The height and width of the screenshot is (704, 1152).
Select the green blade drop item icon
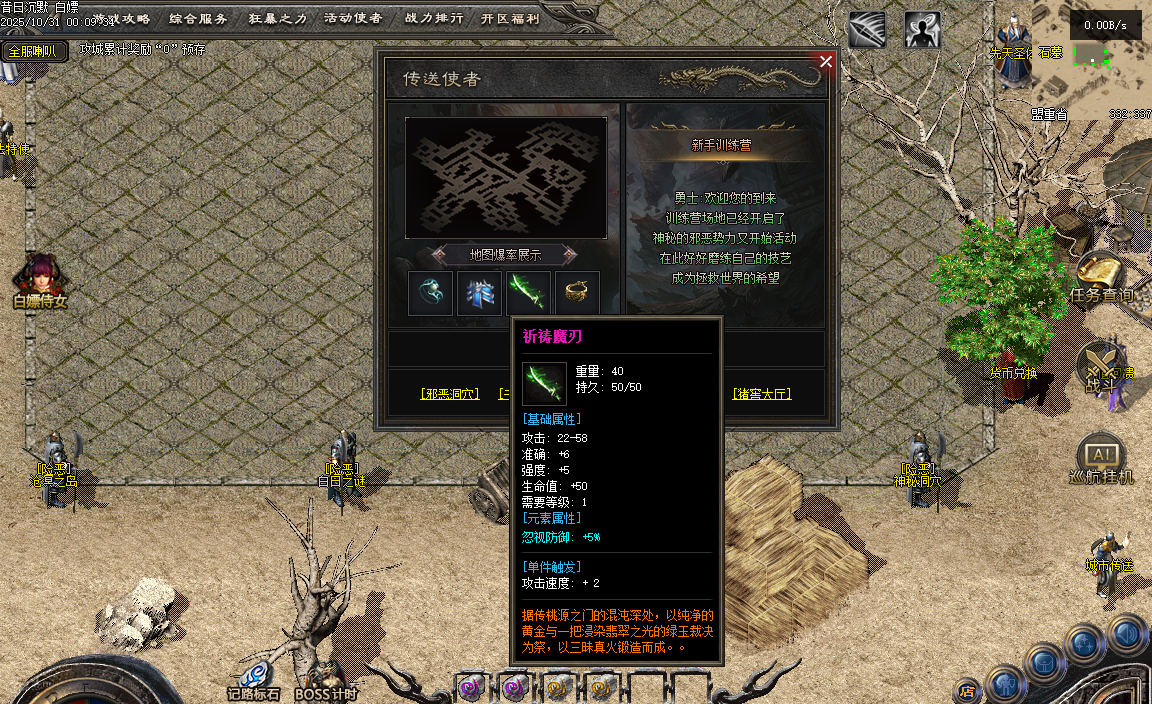tap(528, 293)
